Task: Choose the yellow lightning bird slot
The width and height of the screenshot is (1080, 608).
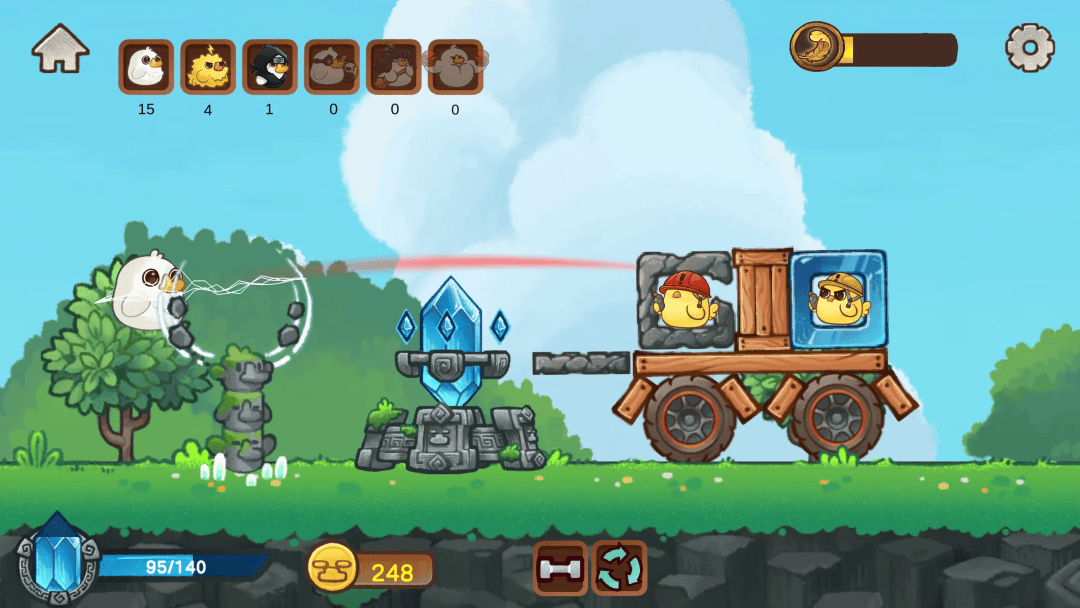Action: pyautogui.click(x=208, y=67)
